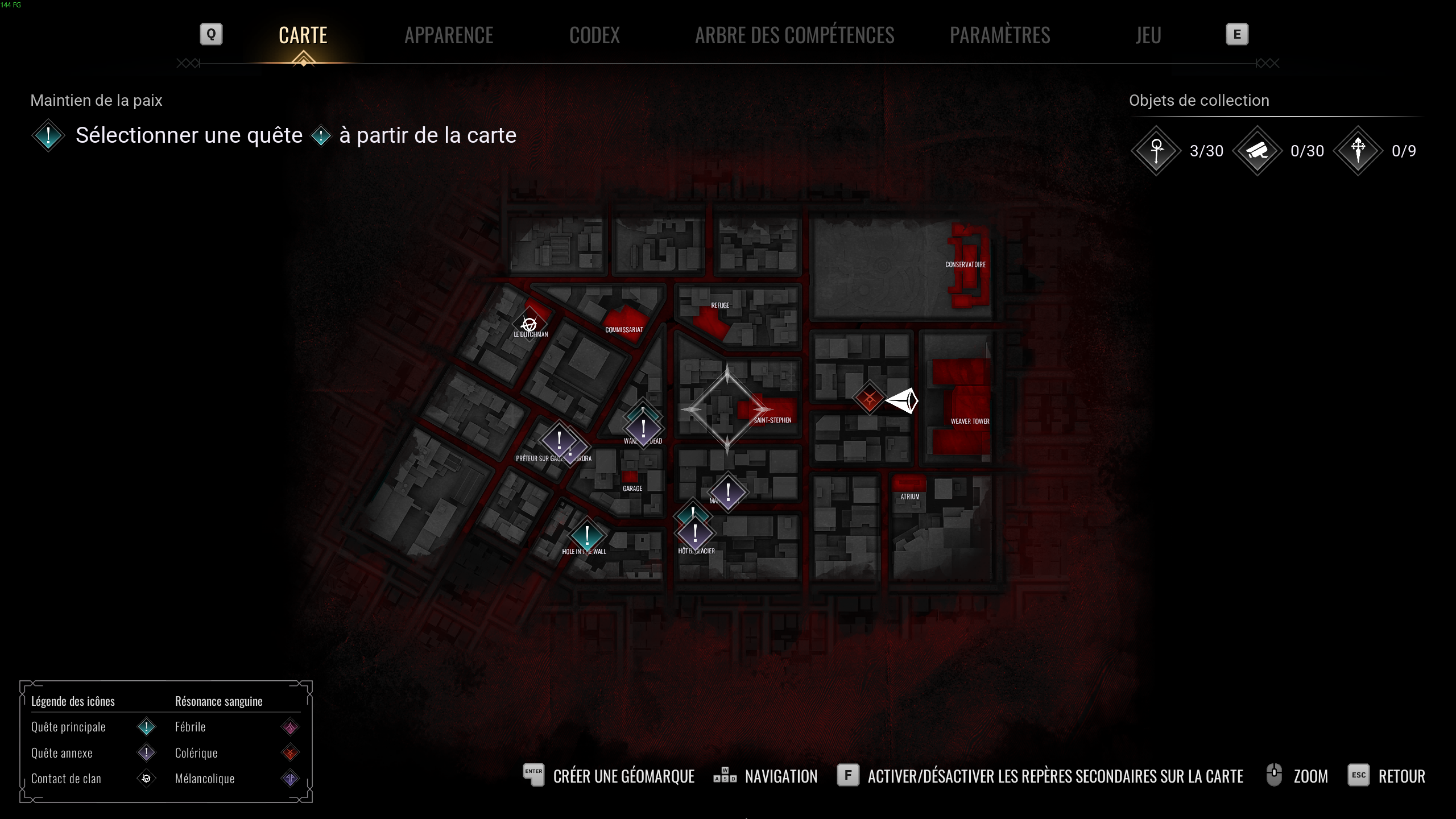
Task: Click the ankh collectible counter icon
Action: [x=1156, y=151]
